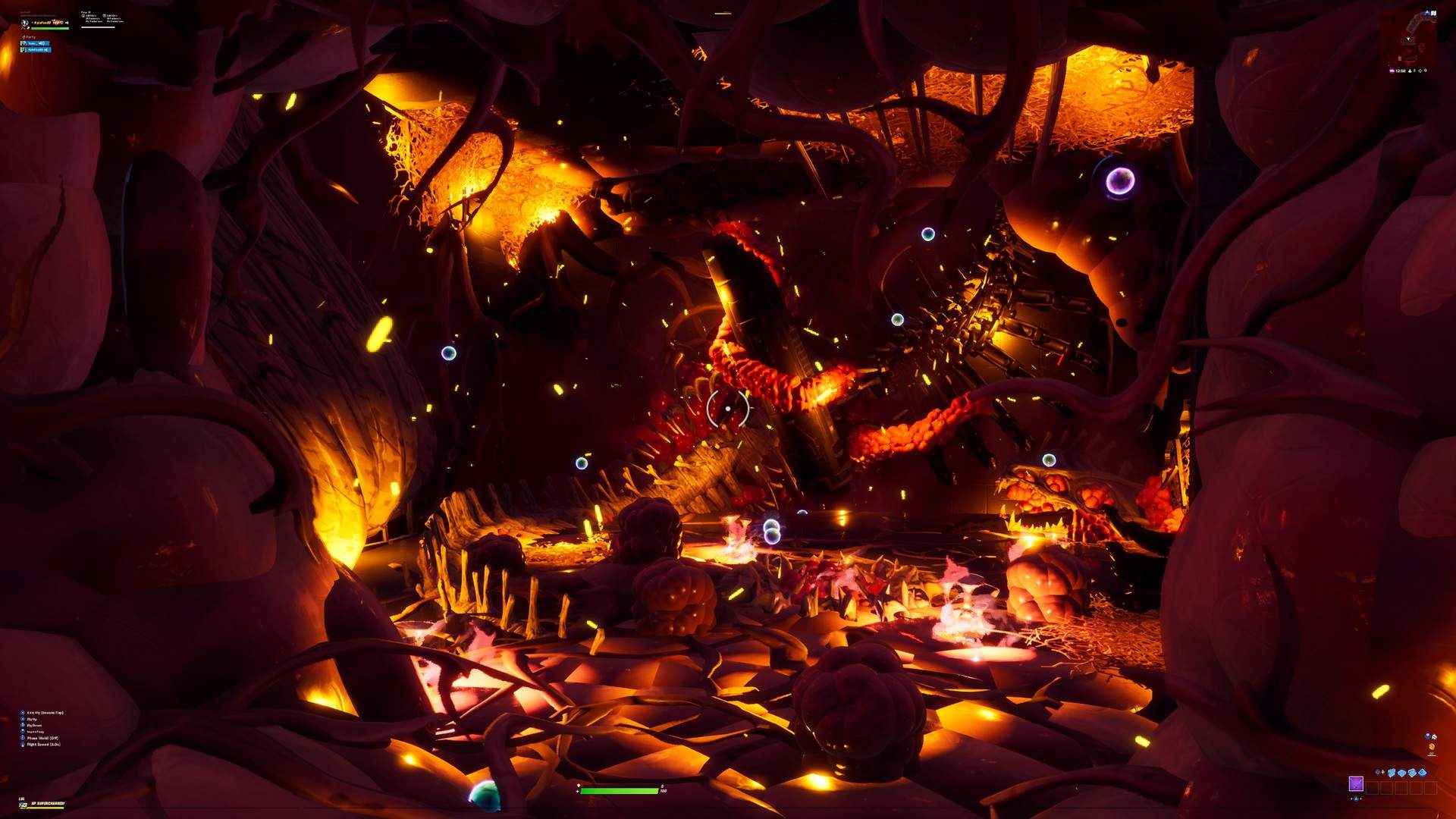Mute the voice indicator next to KyleFox99

tap(67, 22)
